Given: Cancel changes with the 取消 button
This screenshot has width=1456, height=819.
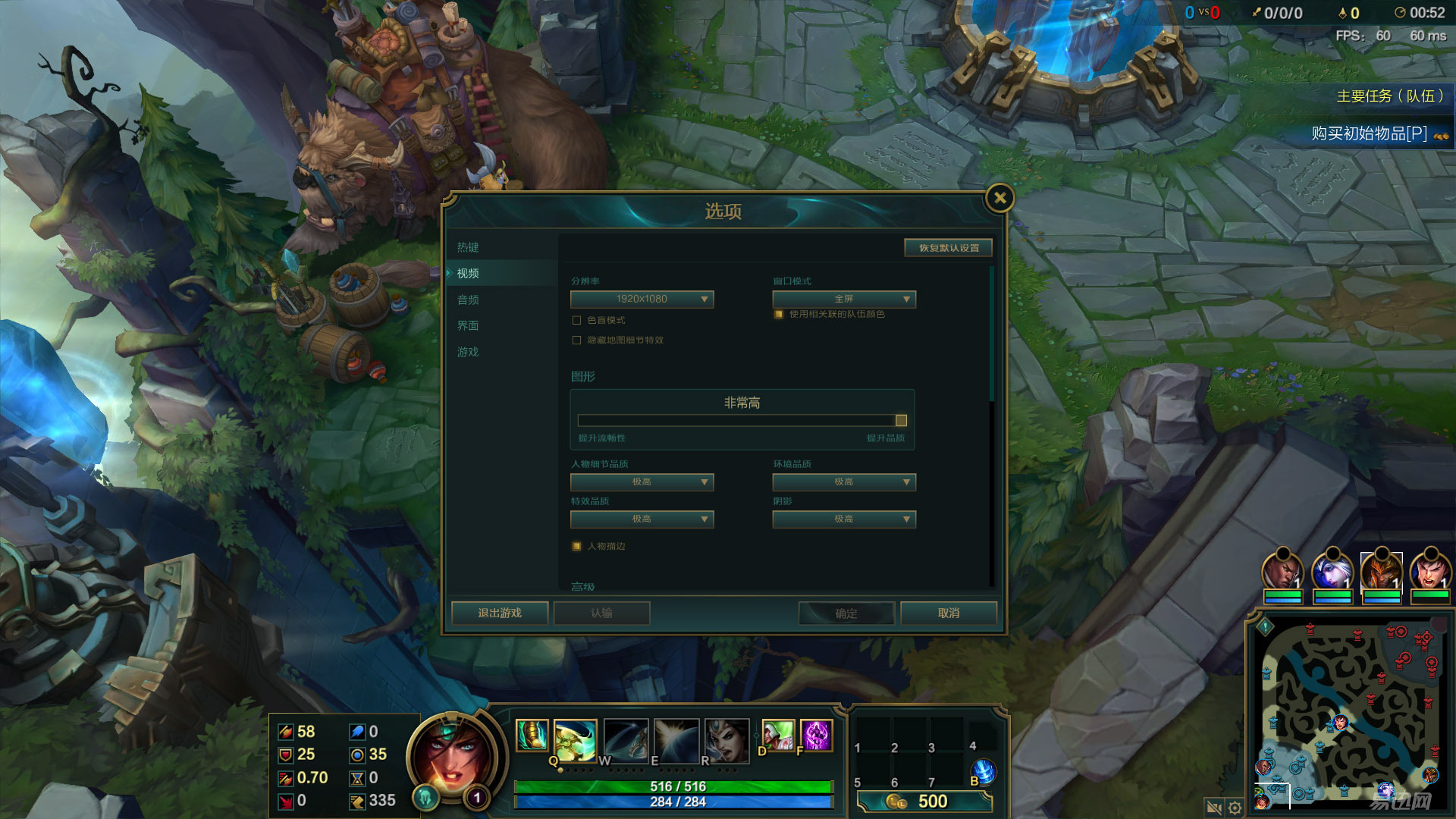Looking at the screenshot, I should click(948, 613).
